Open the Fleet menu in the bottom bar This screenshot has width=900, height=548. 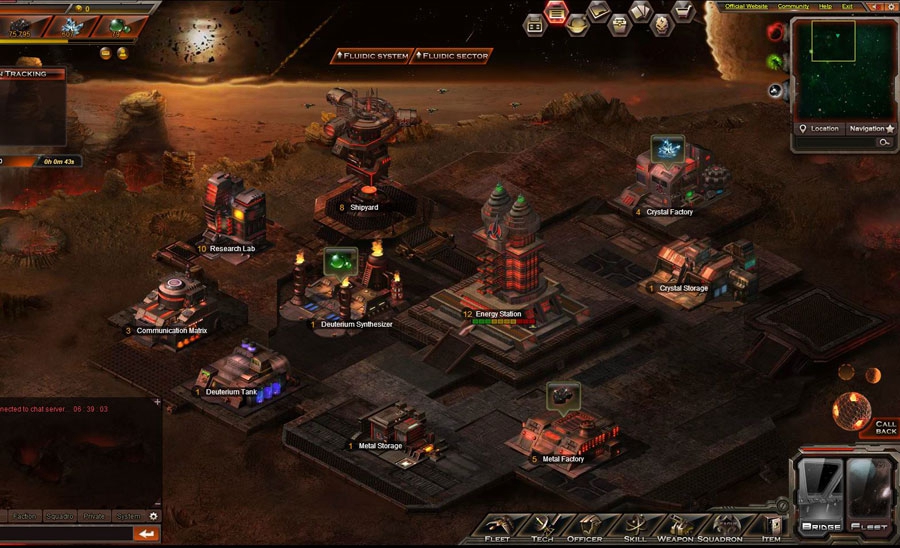click(x=496, y=527)
